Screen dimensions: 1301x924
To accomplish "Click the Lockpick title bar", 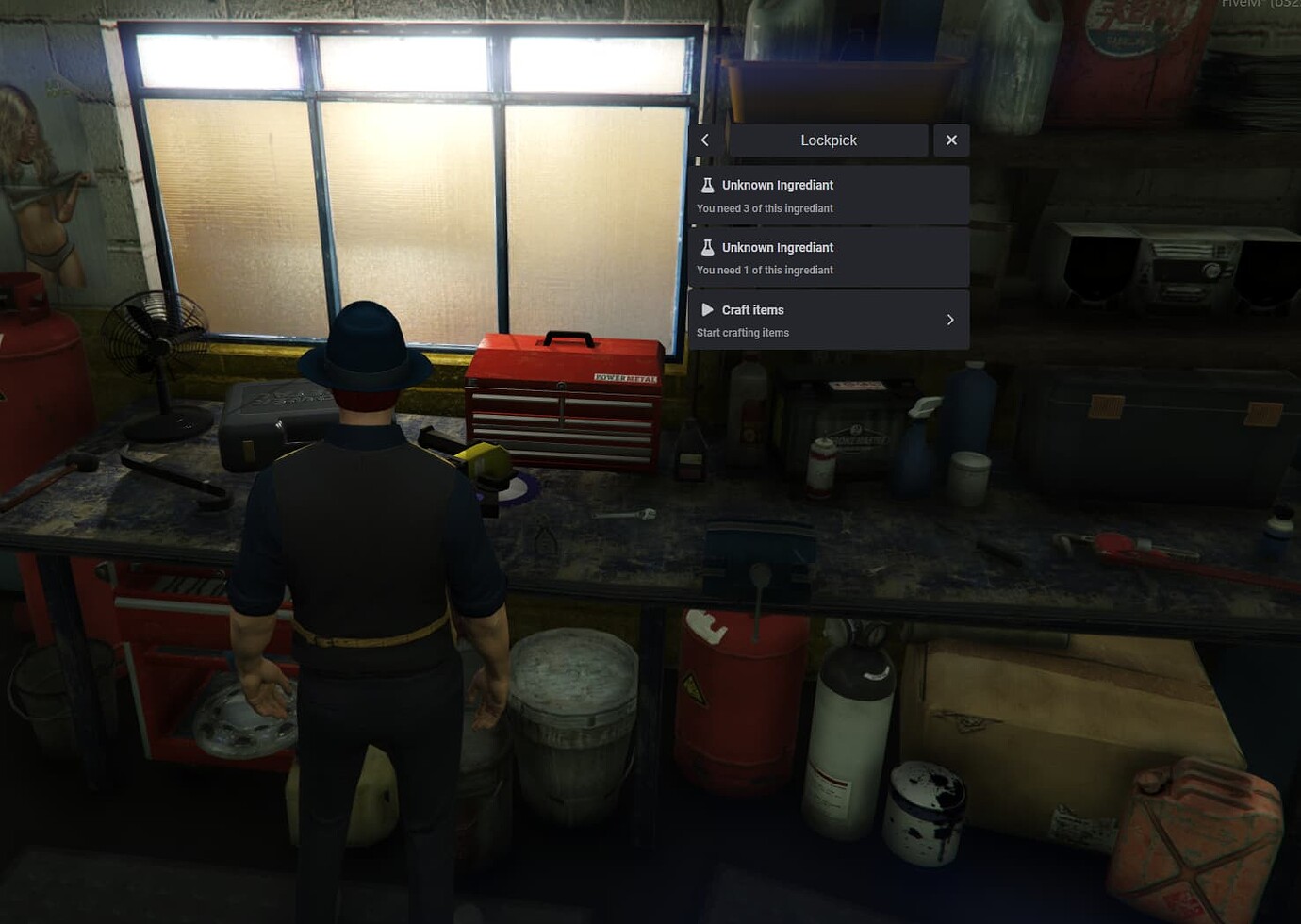I will point(828,140).
